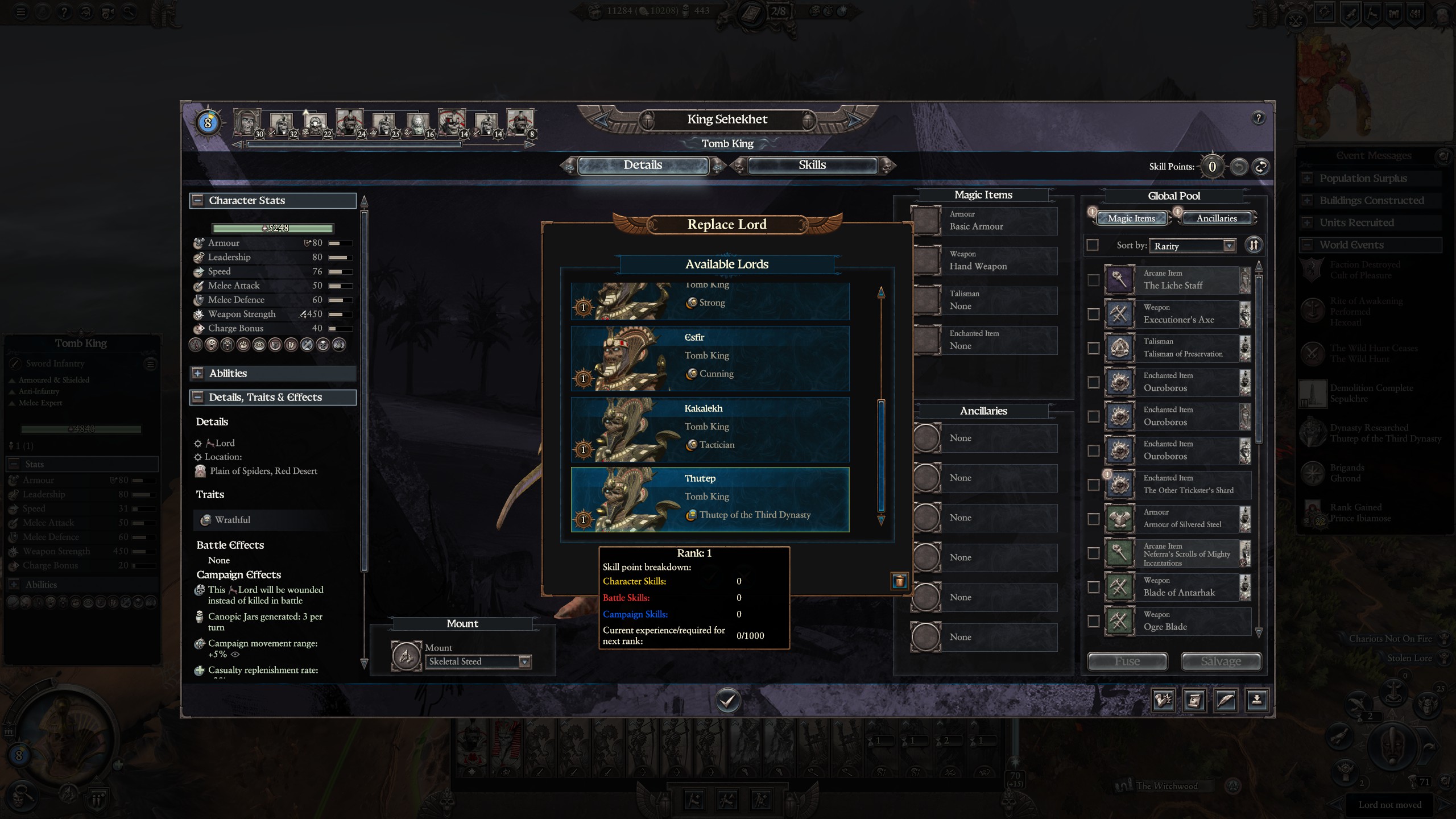Switch to Ancillaries in the Global Pool
Screen dimensions: 1456x819
1217,218
